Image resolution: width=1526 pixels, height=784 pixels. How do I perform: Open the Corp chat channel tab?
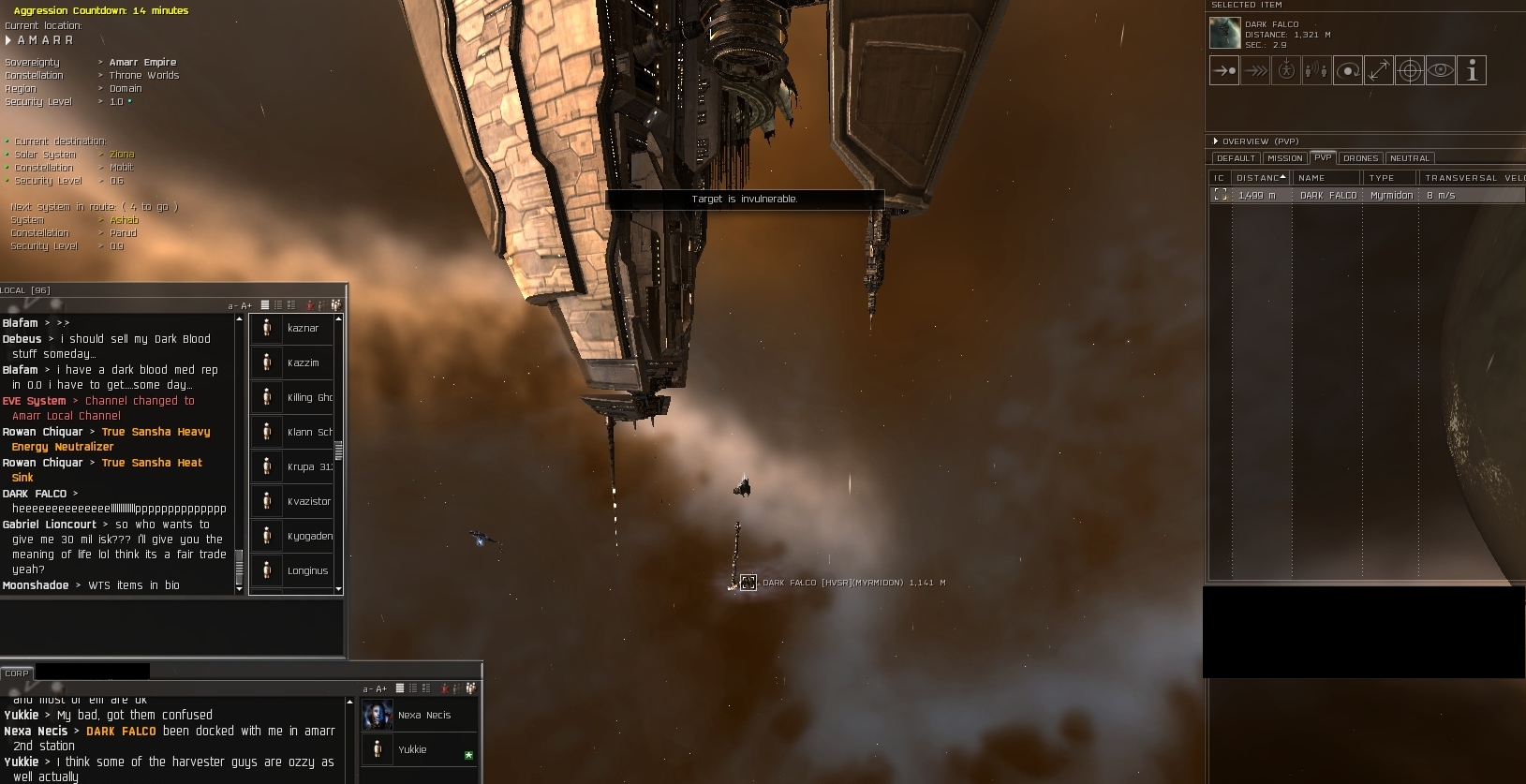[16, 673]
